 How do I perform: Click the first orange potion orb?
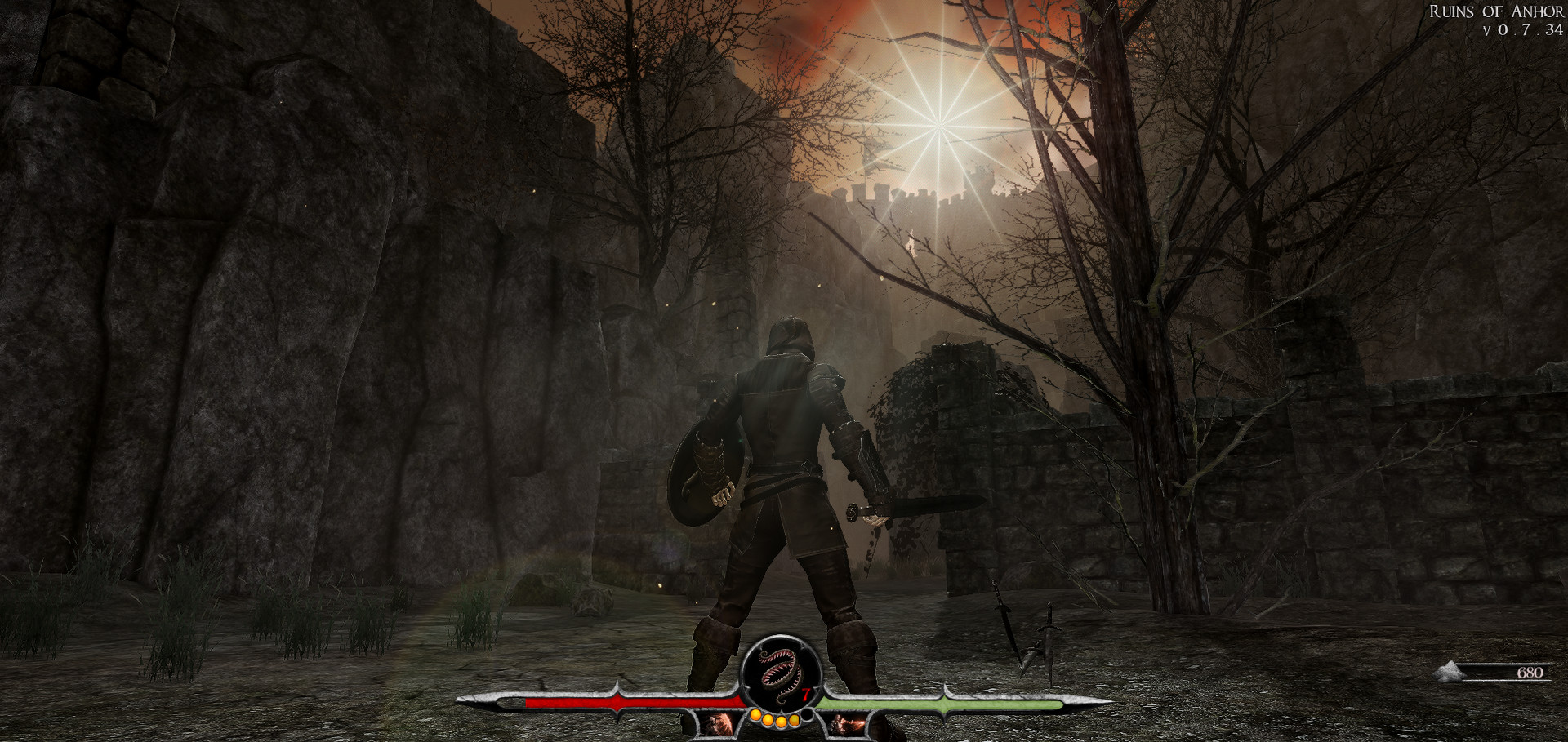tap(756, 716)
